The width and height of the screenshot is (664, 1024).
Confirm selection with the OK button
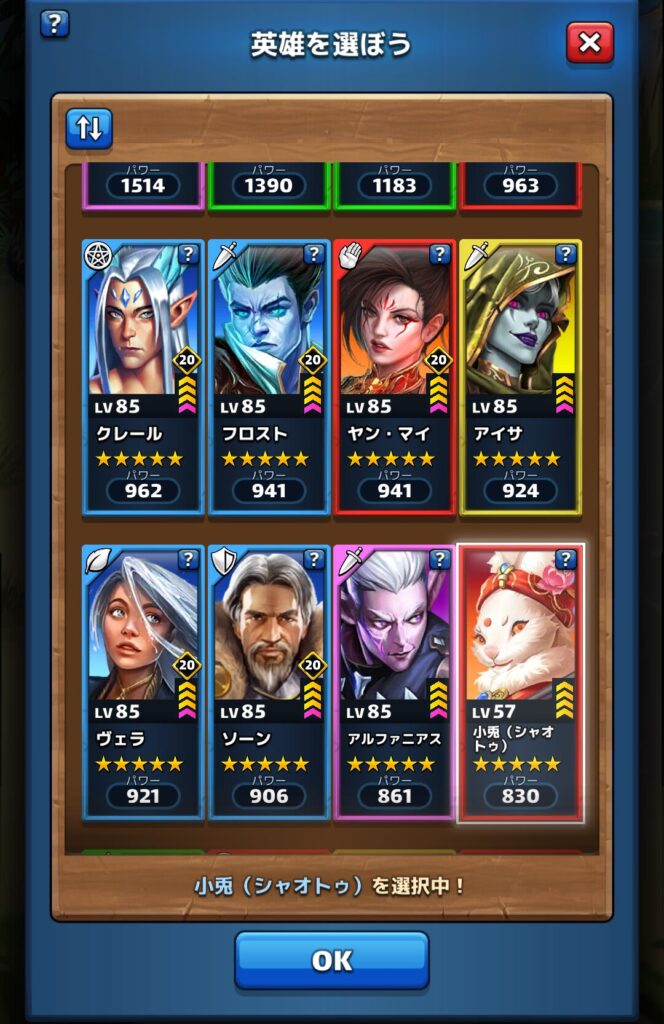point(331,960)
